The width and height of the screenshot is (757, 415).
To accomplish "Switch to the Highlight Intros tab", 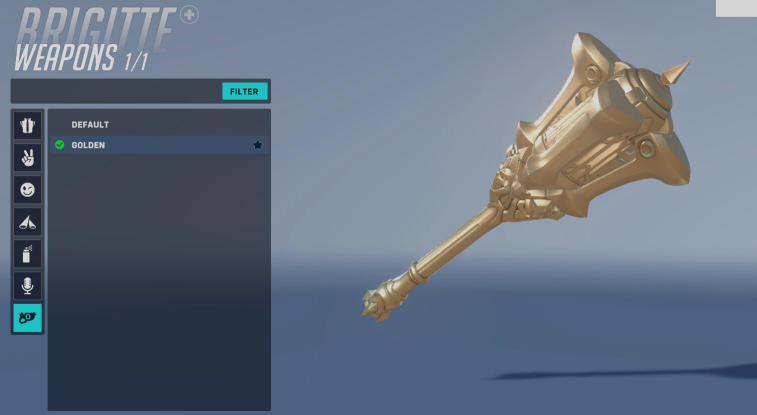I will pos(27,221).
